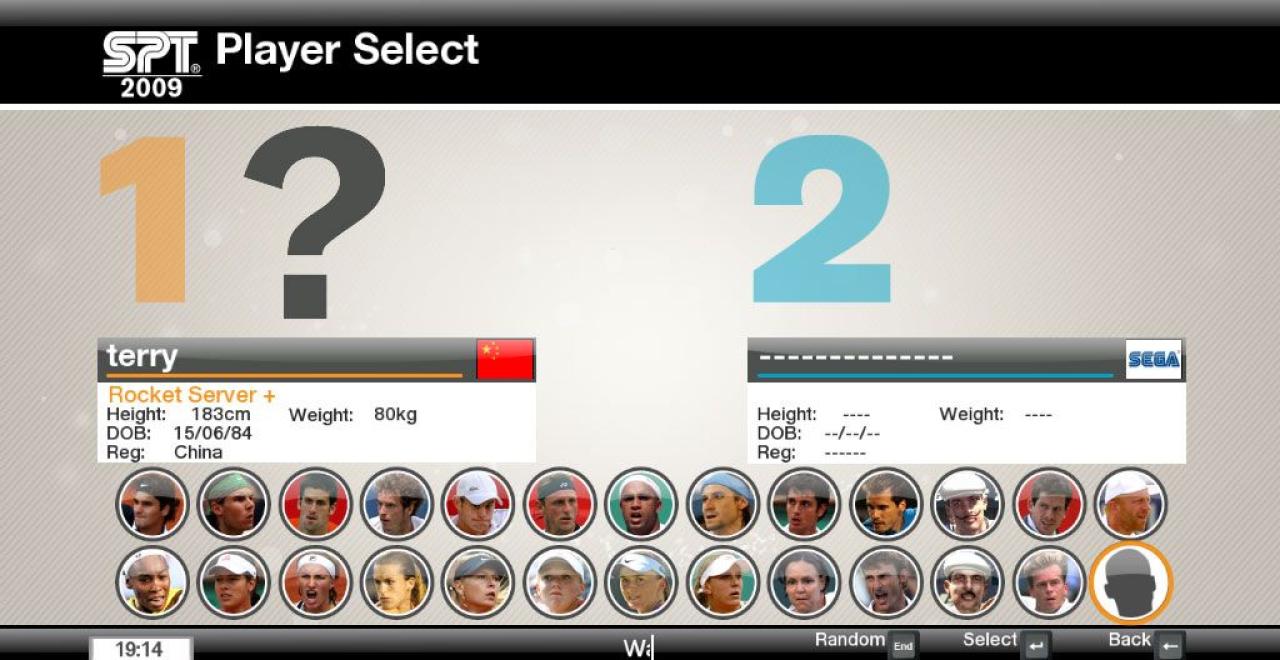Pick the shouting player in white visor on red

click(x=315, y=583)
